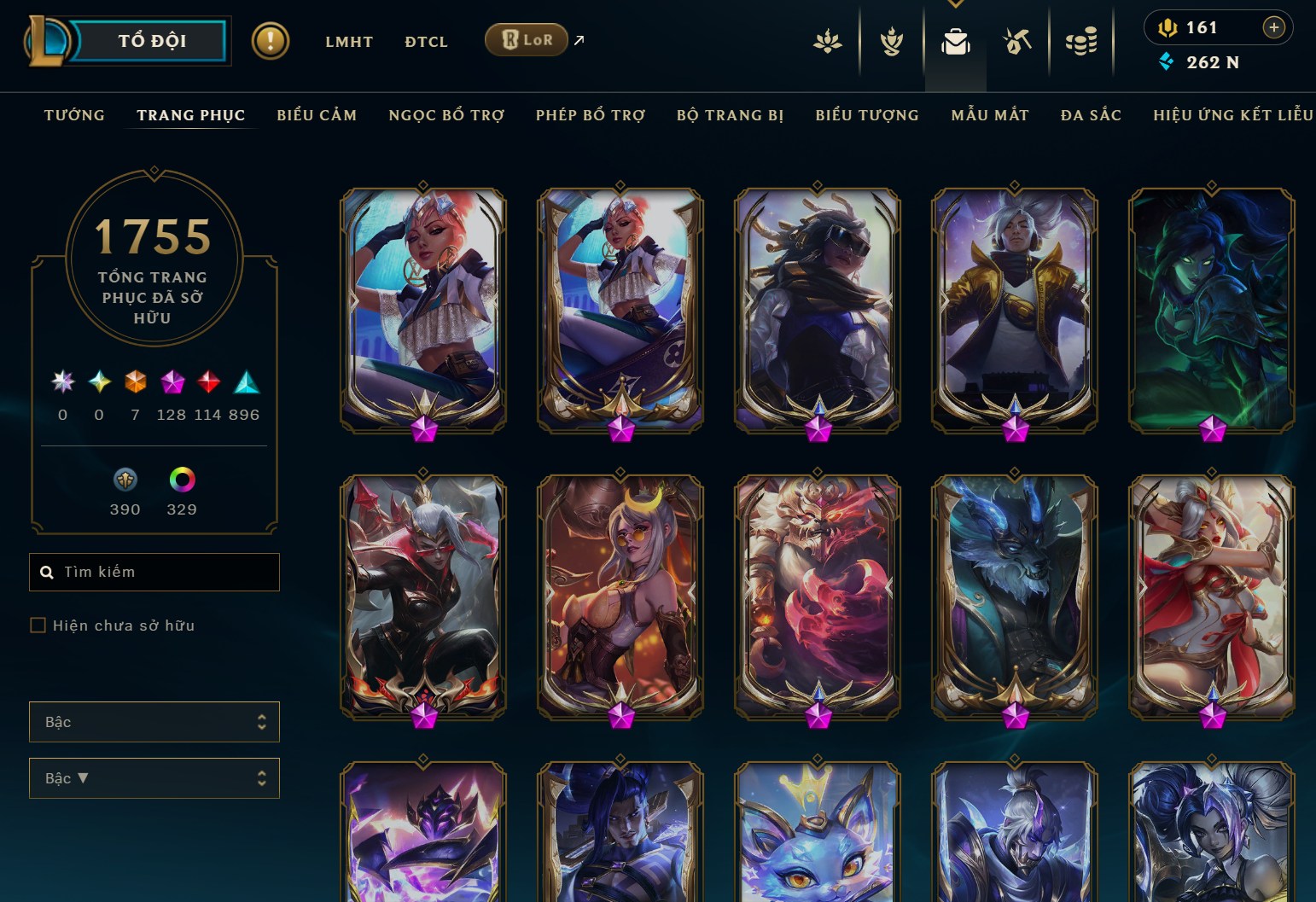Select the skin shard icon showing 390

point(125,480)
